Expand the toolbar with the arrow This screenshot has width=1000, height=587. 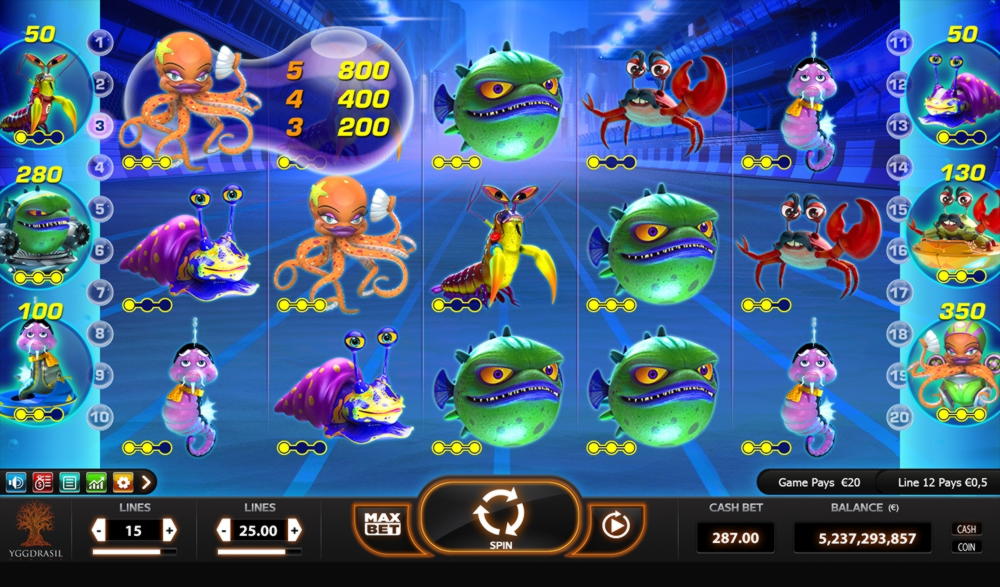[146, 482]
